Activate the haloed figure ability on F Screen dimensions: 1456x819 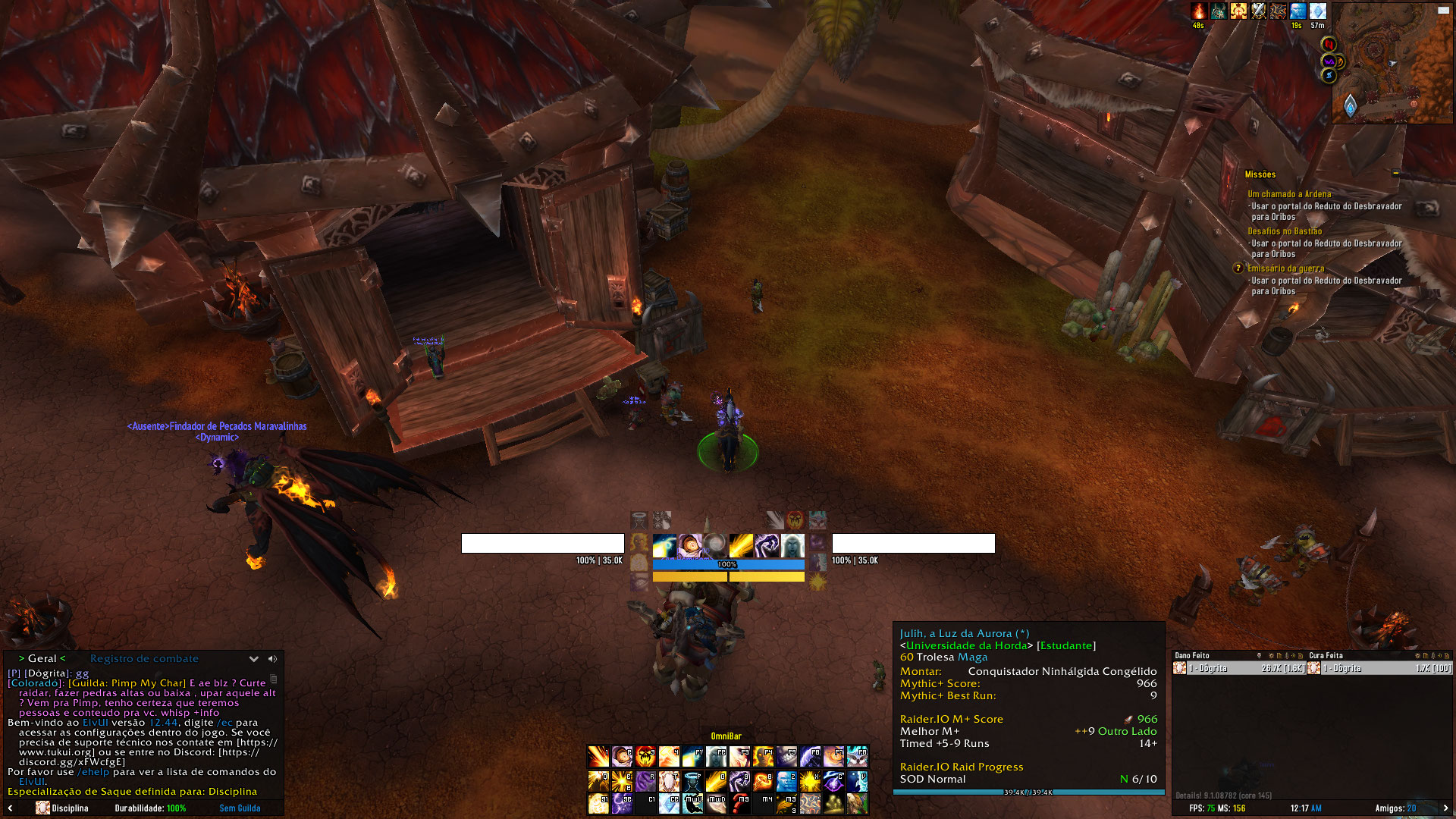(x=692, y=780)
